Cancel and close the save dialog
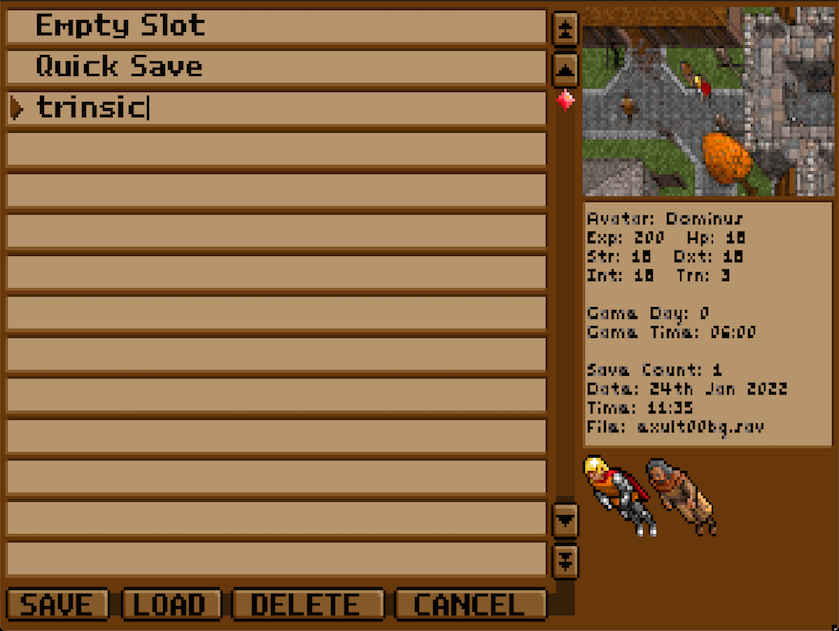 click(x=470, y=605)
